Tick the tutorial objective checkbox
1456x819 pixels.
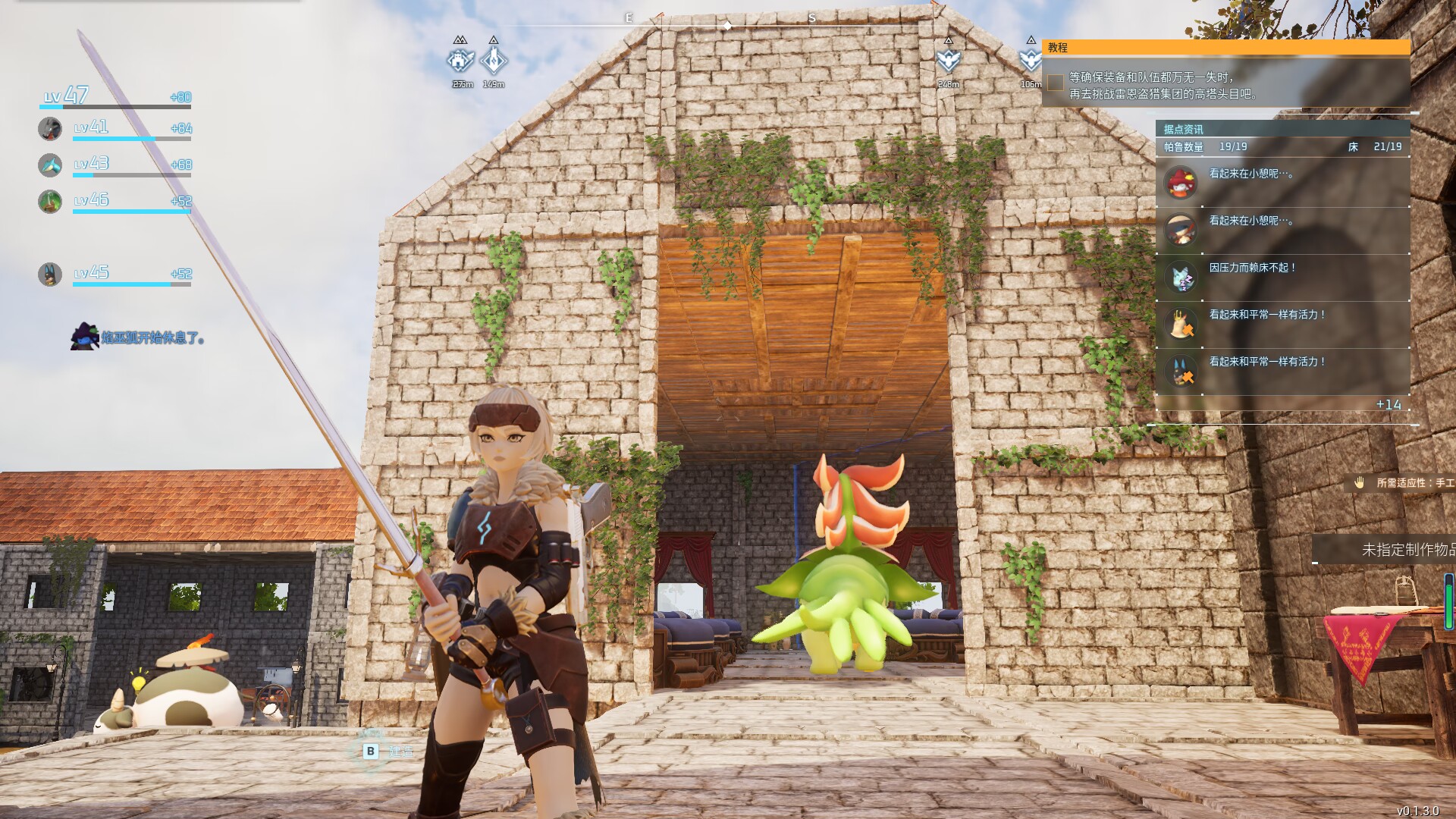point(1055,83)
